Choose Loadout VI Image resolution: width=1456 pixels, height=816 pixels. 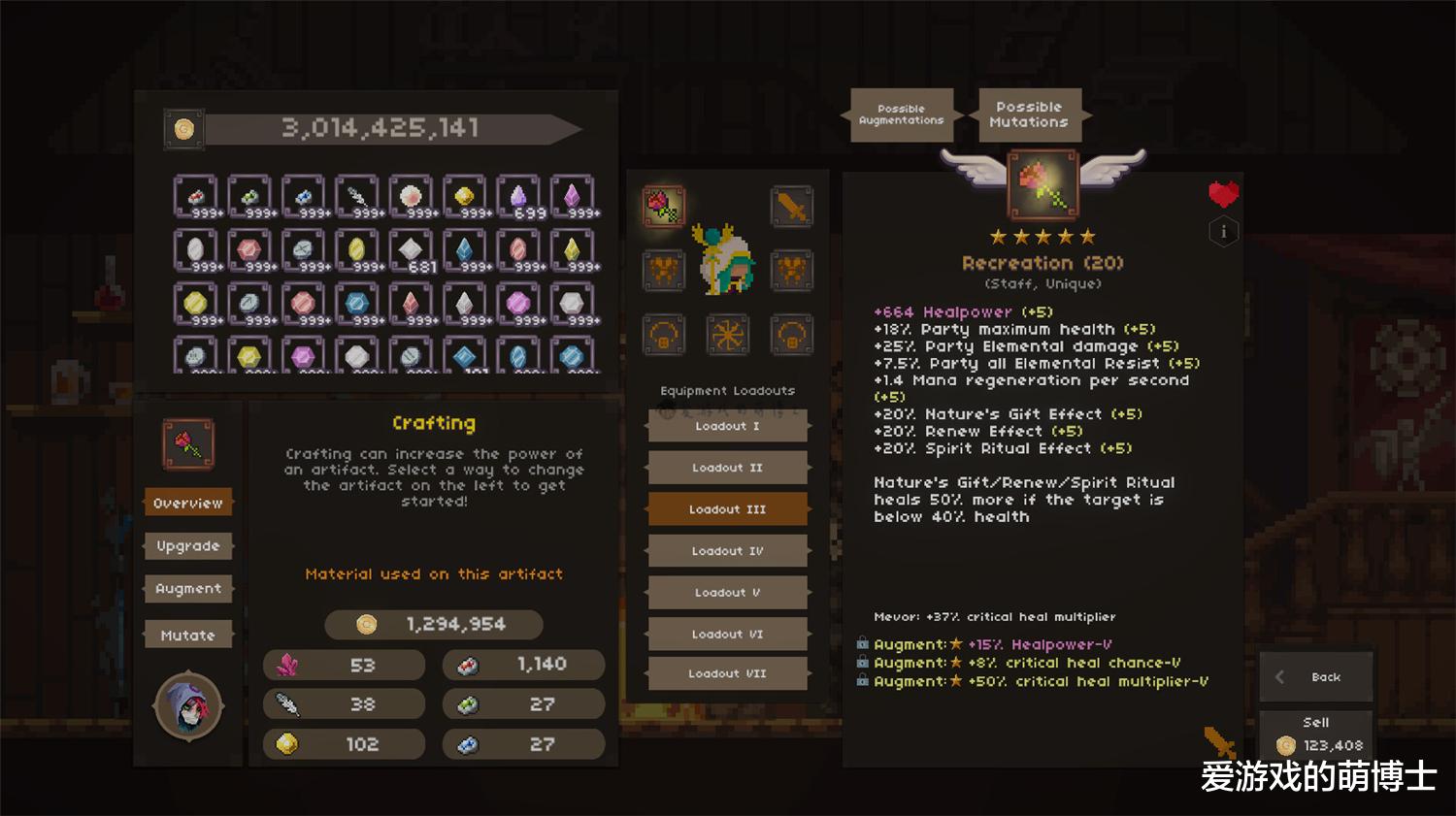(727, 635)
